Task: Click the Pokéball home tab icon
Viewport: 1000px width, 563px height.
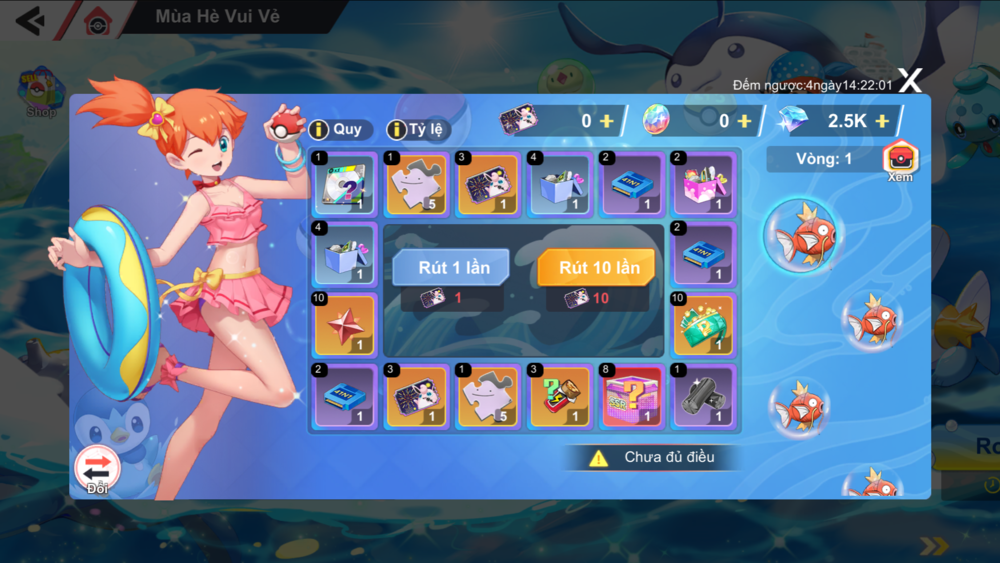Action: click(97, 22)
